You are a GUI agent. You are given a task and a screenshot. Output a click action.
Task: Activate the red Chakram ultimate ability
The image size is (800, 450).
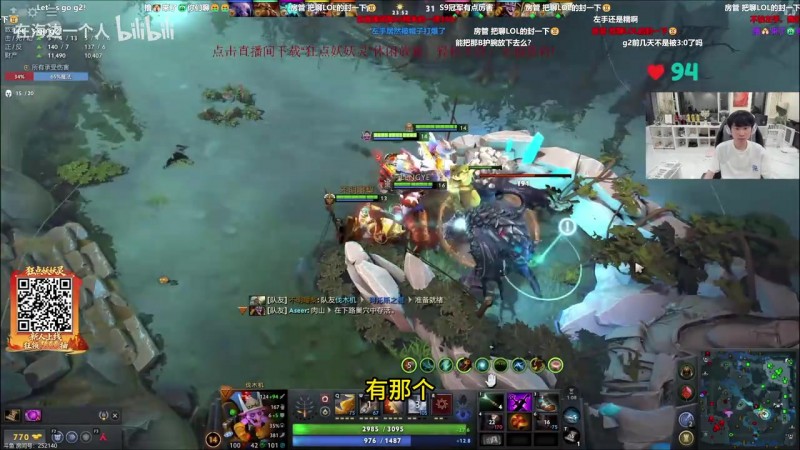[441, 405]
